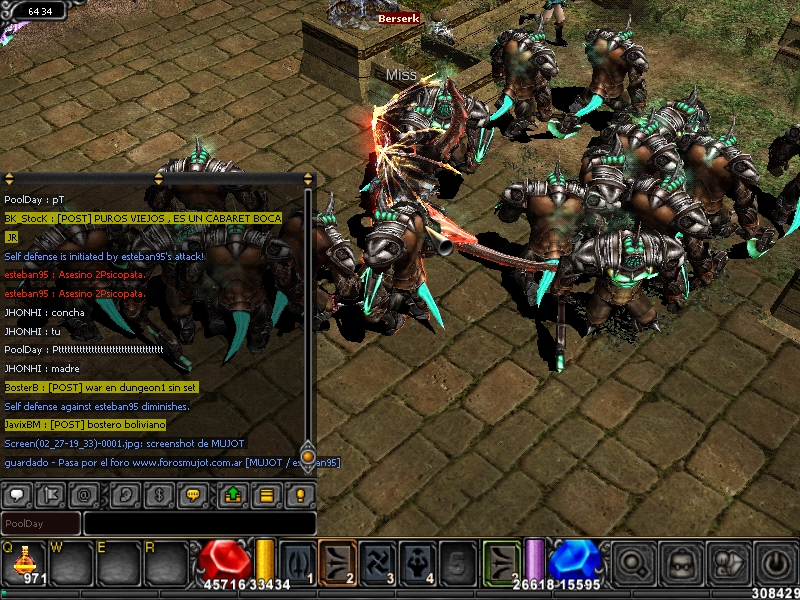Toggle the speech bubble chat button
This screenshot has height=600, width=800.
click(x=18, y=494)
